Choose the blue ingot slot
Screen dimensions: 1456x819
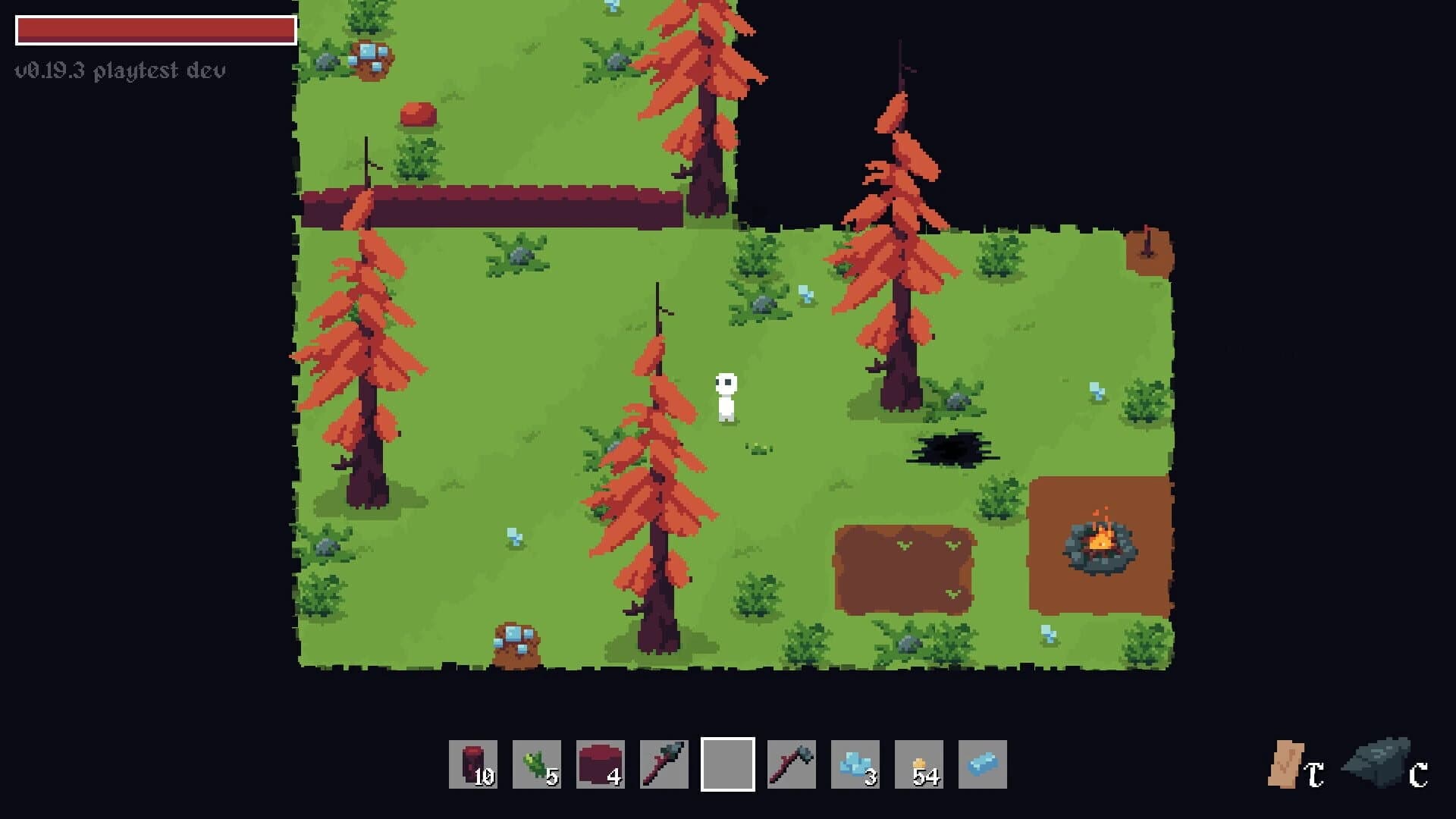click(x=983, y=764)
